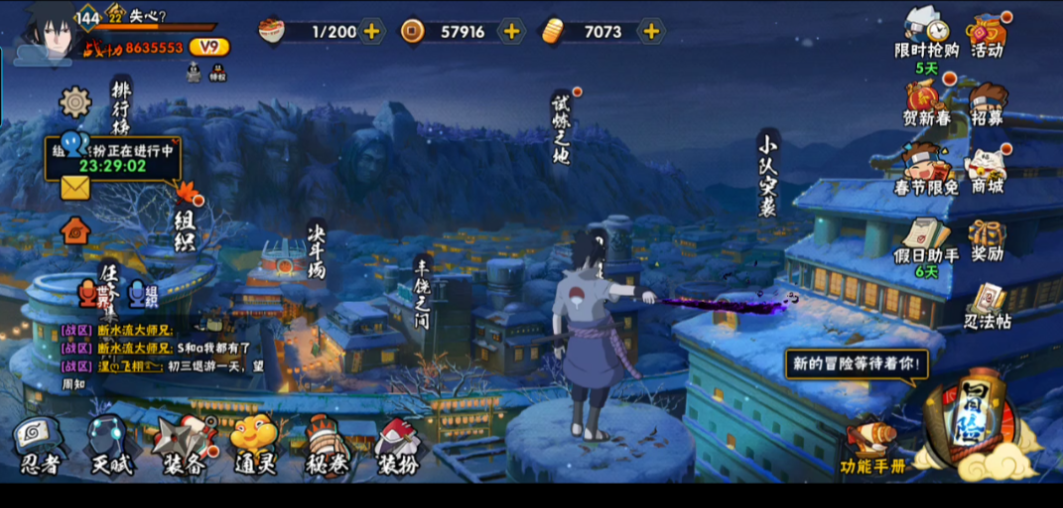Open the 忍法帖 ninja scroll pass
Viewport: 1063px width, 508px height.
click(x=988, y=305)
